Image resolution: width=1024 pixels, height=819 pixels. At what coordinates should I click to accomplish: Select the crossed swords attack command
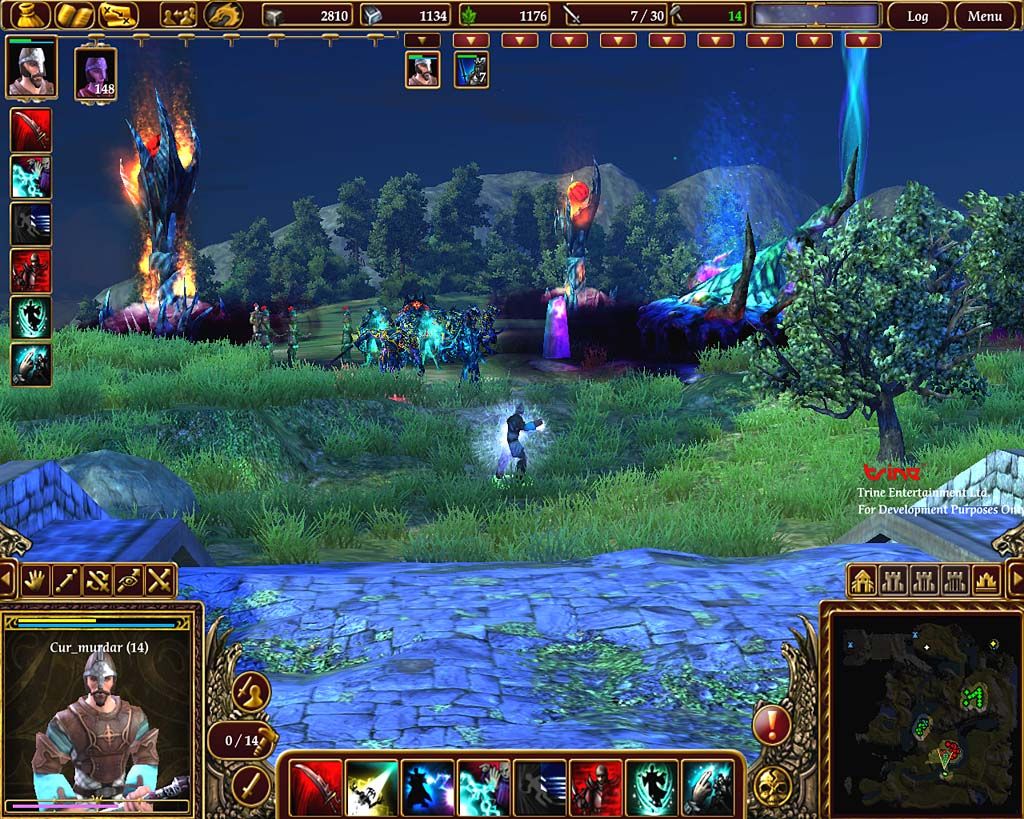159,580
